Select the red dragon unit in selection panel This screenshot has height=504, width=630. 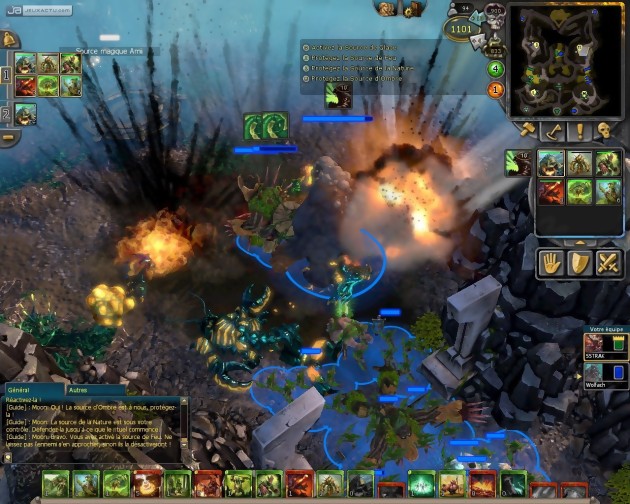point(550,190)
